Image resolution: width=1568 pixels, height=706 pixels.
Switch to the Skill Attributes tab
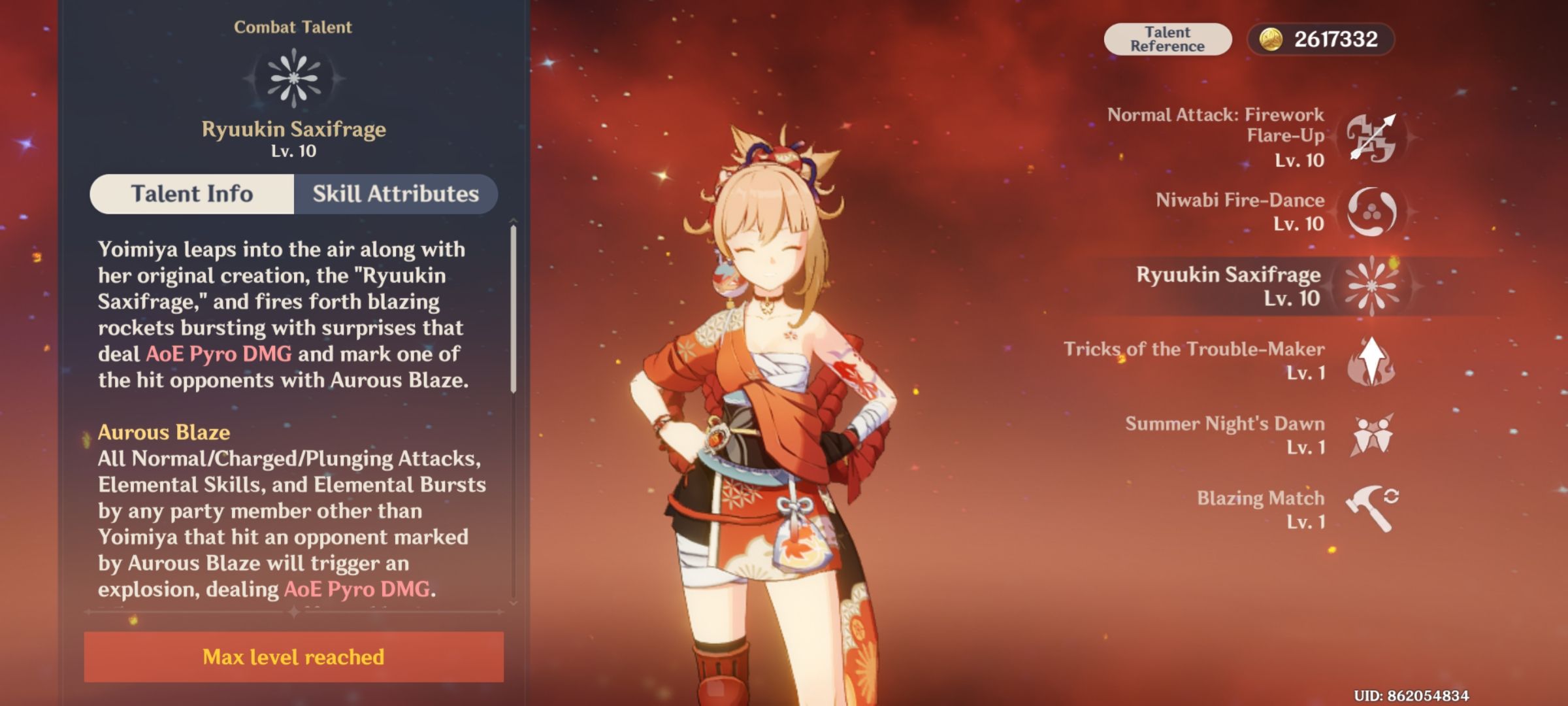tap(395, 193)
